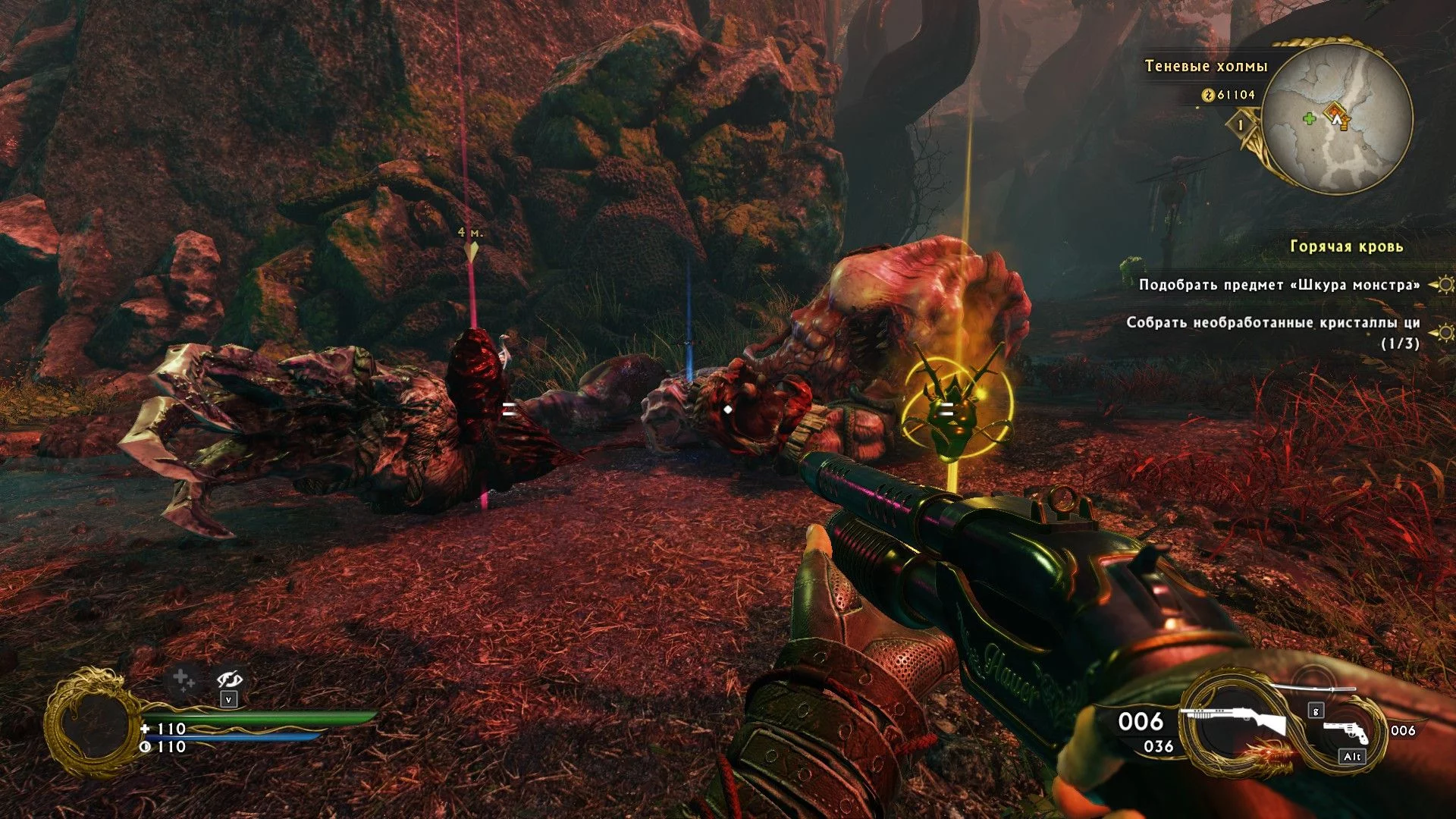The height and width of the screenshot is (819, 1456).
Task: Select the «Шкура монстра» pickup objective
Action: pyautogui.click(x=1279, y=285)
